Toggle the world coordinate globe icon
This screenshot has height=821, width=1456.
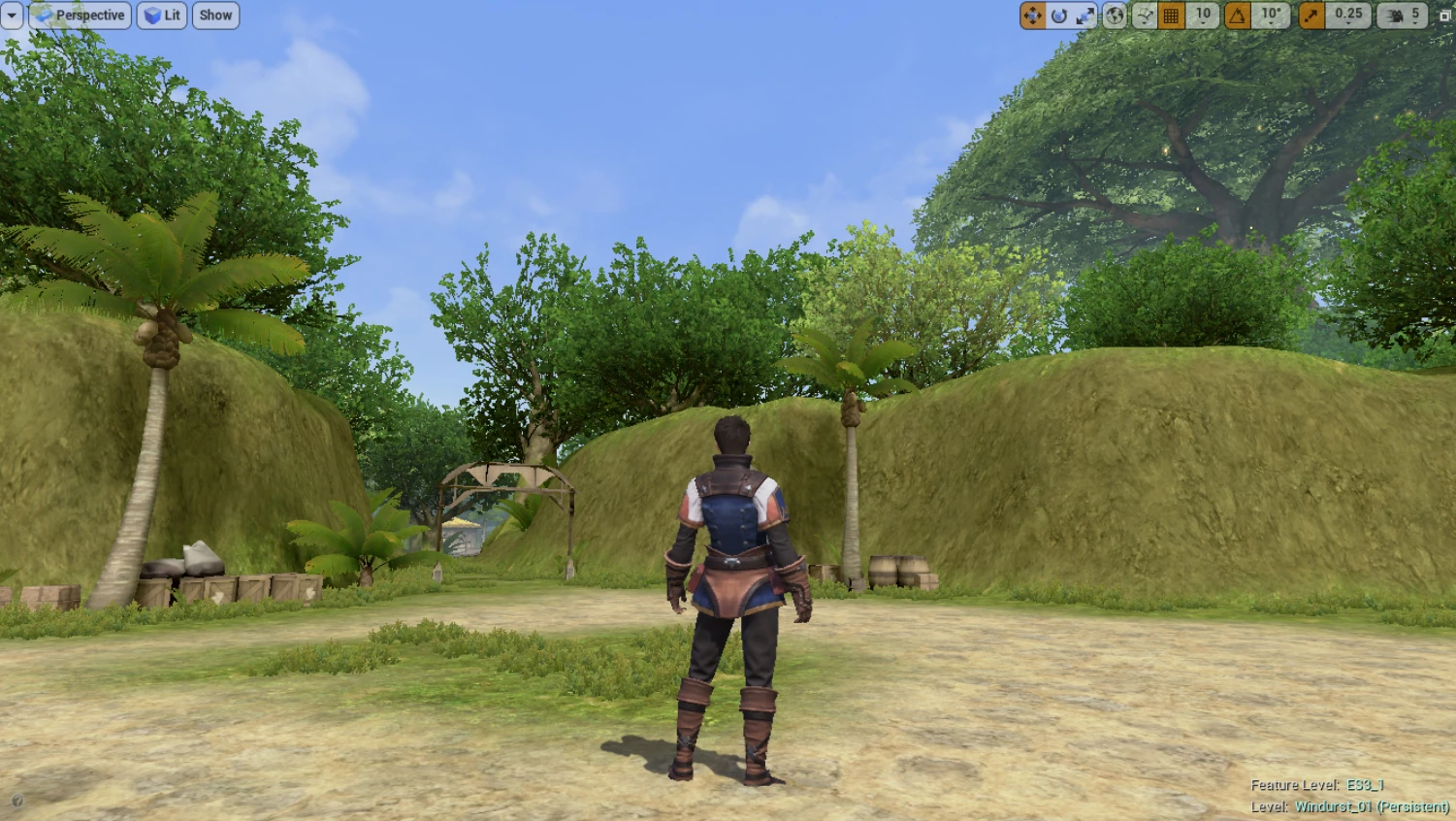(1116, 16)
